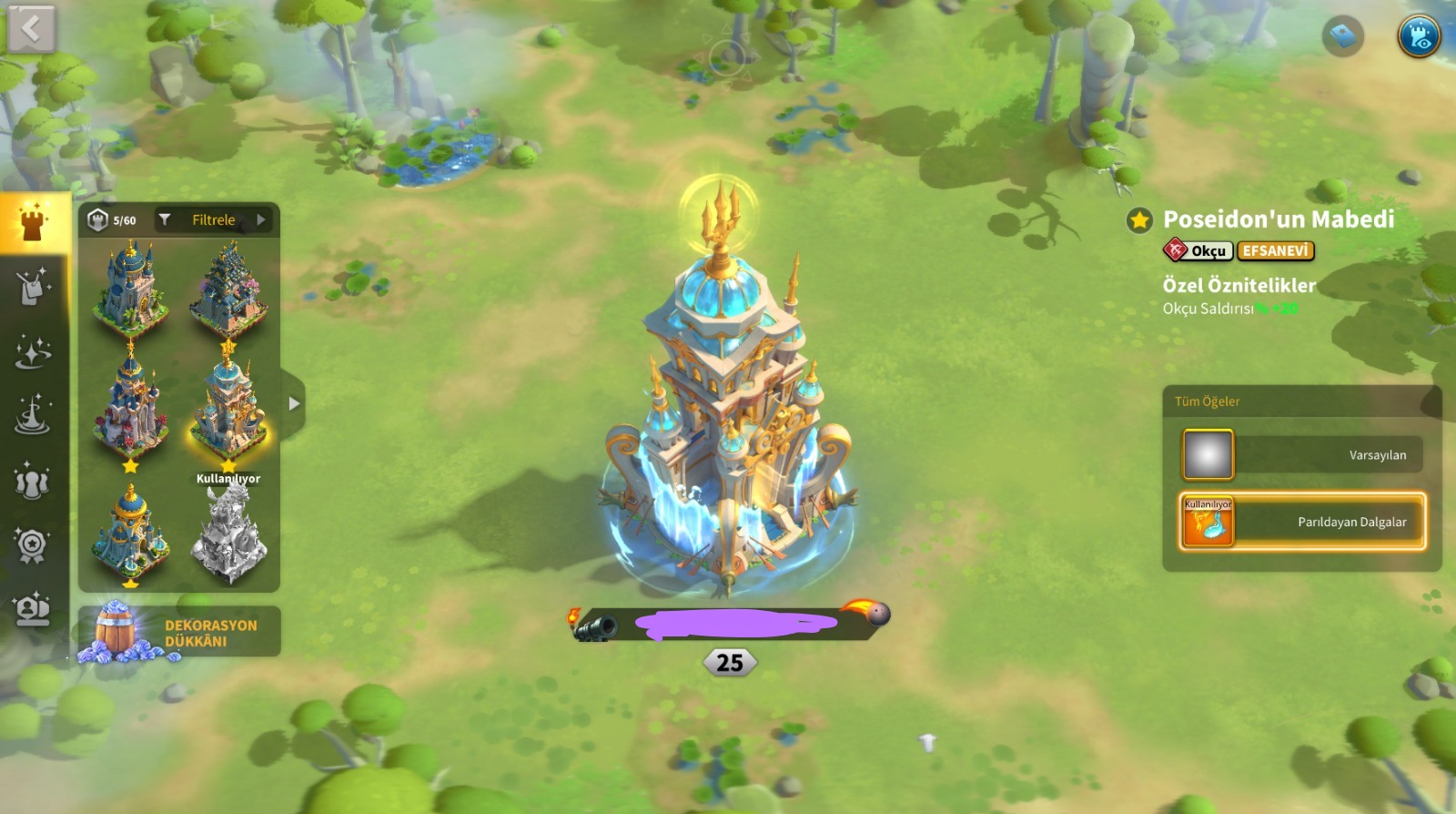The image size is (1456, 814).
Task: Select the Parıldayan Dalgalar effect option
Action: click(x=1301, y=522)
